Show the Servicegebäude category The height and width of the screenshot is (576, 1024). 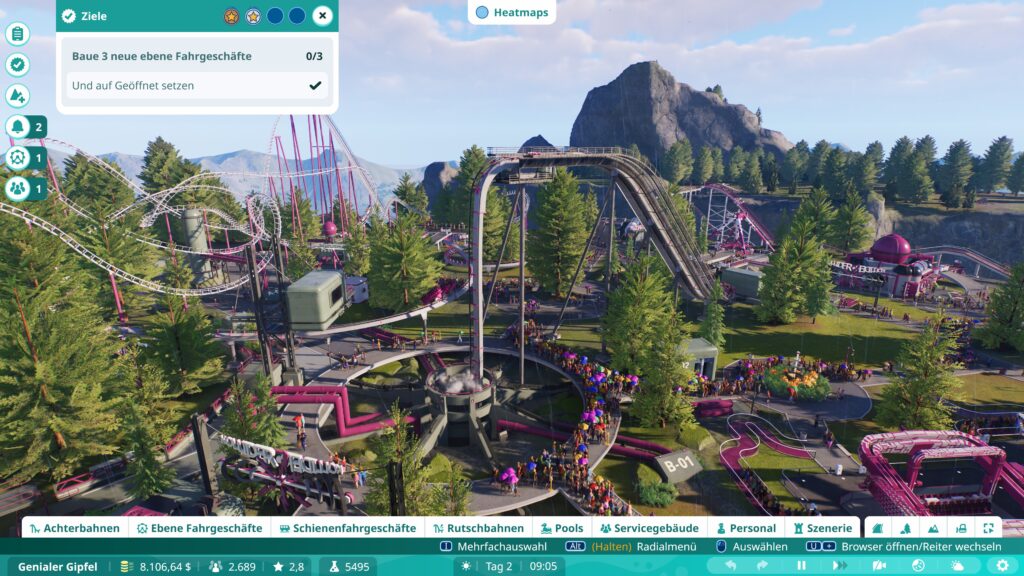pyautogui.click(x=649, y=528)
